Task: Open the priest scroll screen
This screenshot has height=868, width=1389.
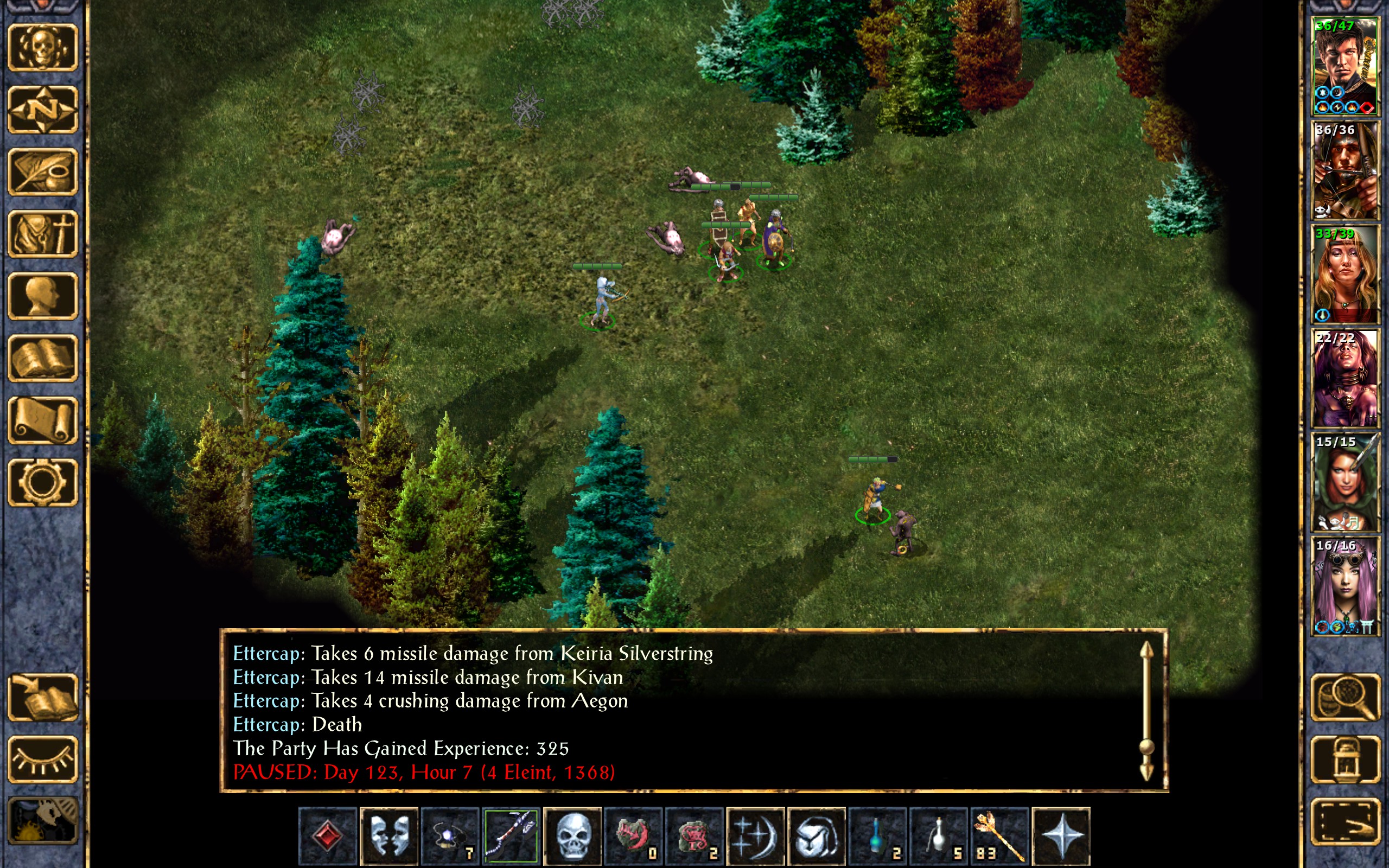Action: (x=43, y=420)
